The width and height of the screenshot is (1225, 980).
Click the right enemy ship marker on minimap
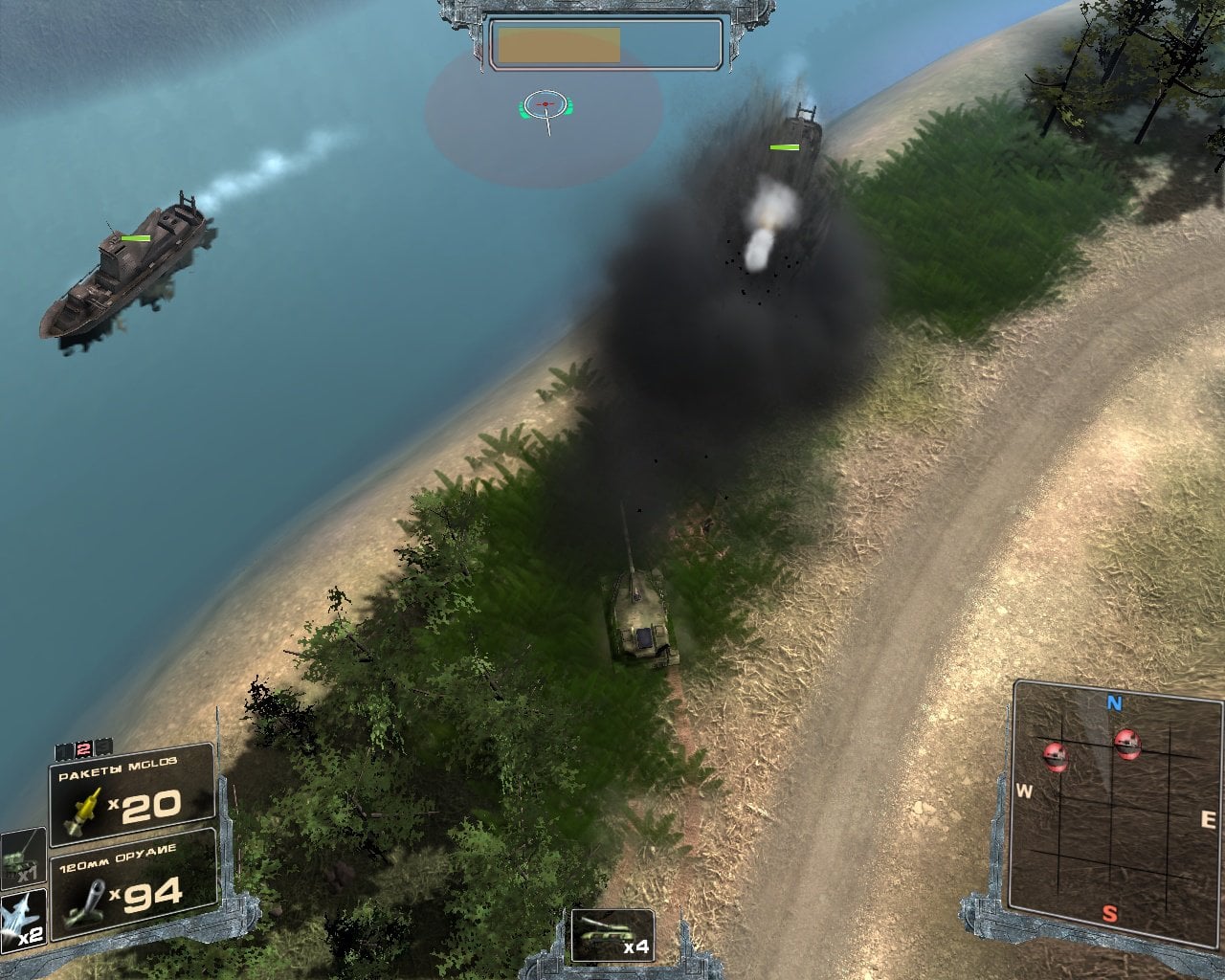pyautogui.click(x=1127, y=742)
